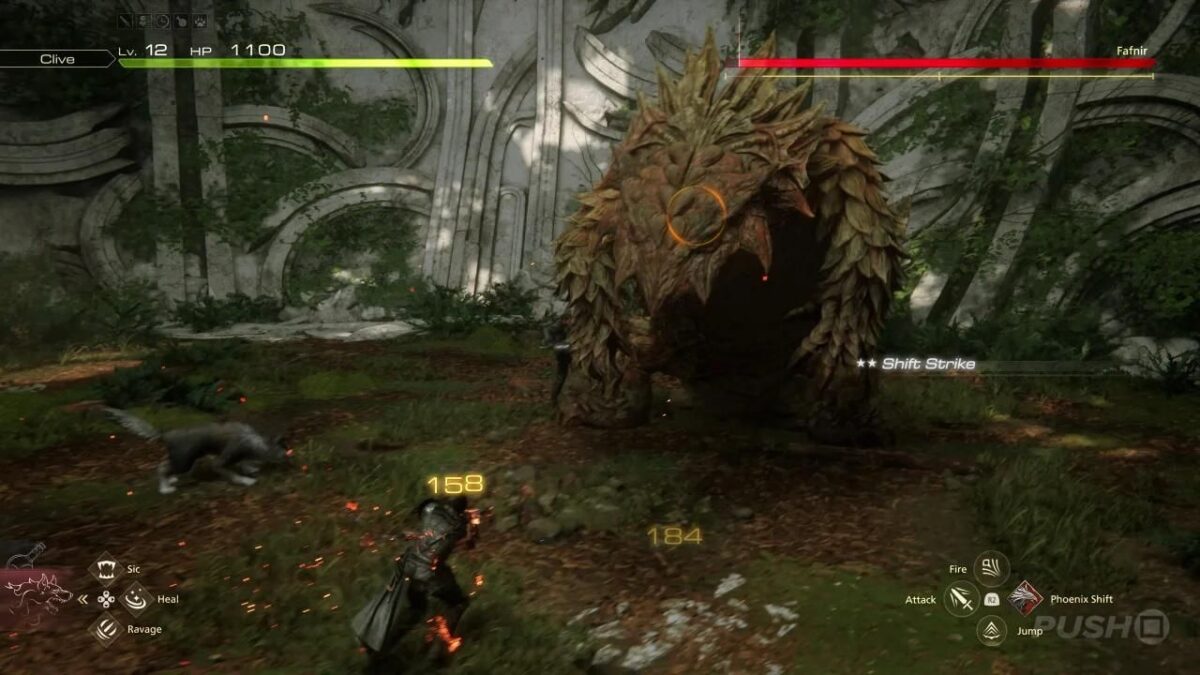Cast the Fire magic ability
The height and width of the screenshot is (675, 1200).
coord(991,569)
